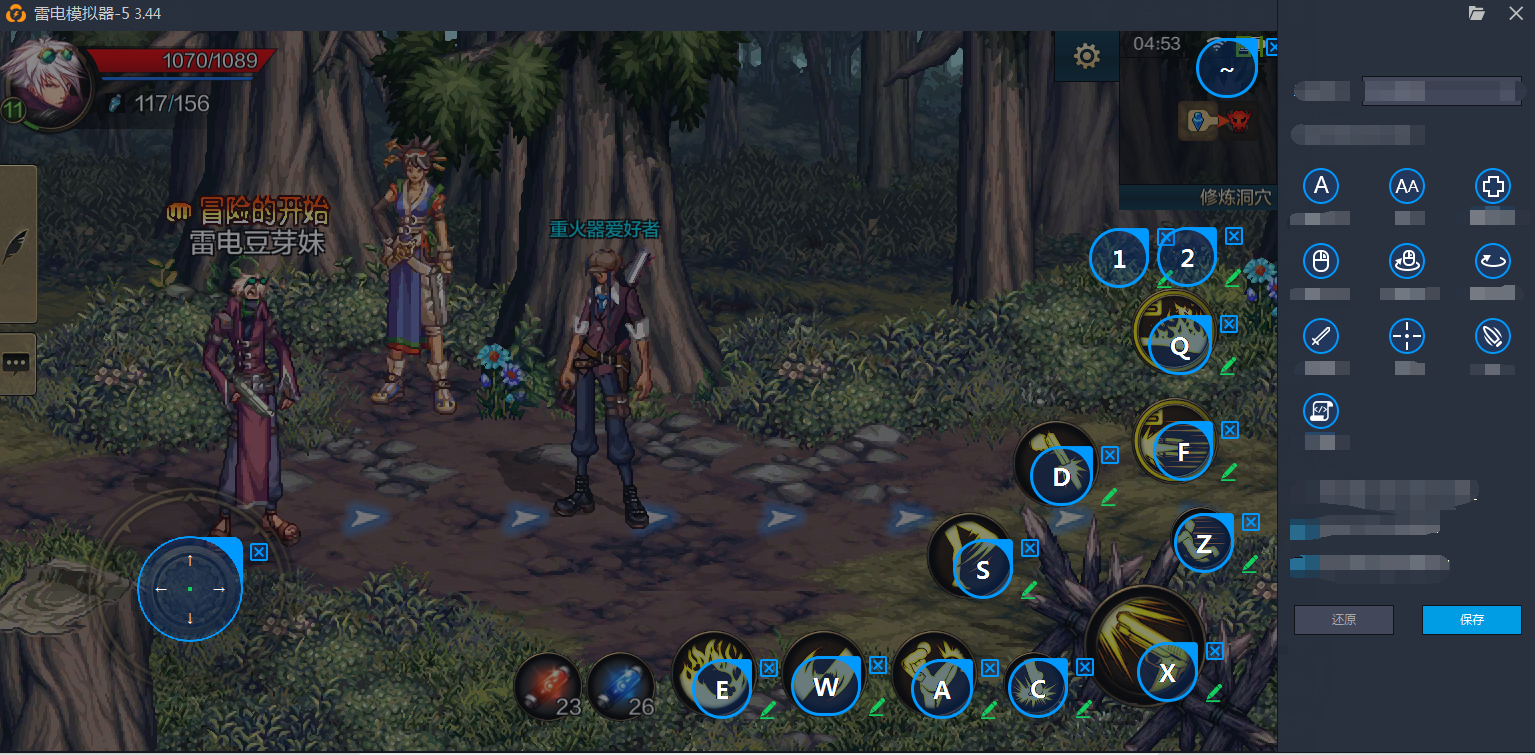Open the chat speech bubble button
This screenshot has width=1535, height=755.
pos(18,364)
